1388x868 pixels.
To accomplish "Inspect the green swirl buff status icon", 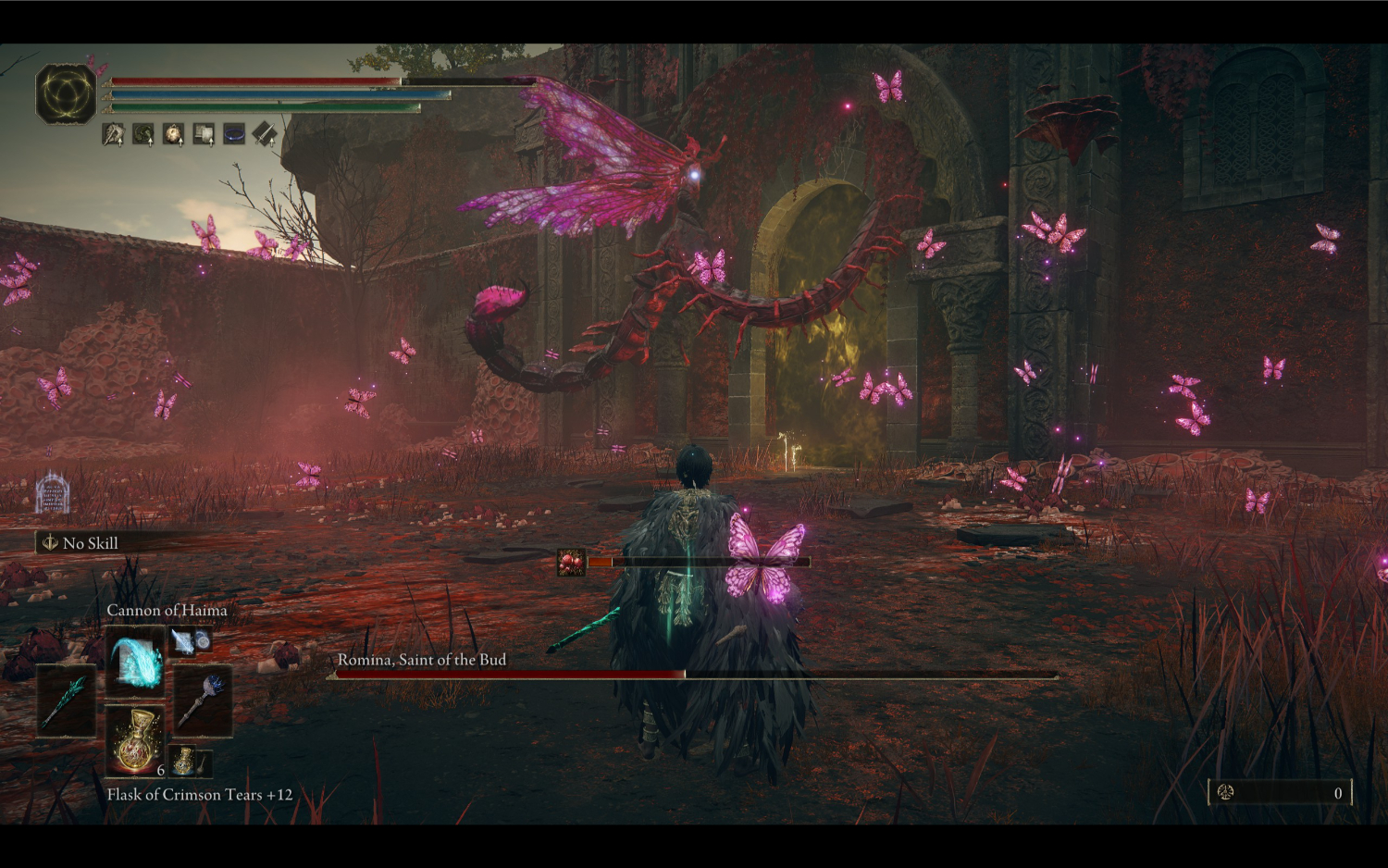I will pyautogui.click(x=143, y=135).
